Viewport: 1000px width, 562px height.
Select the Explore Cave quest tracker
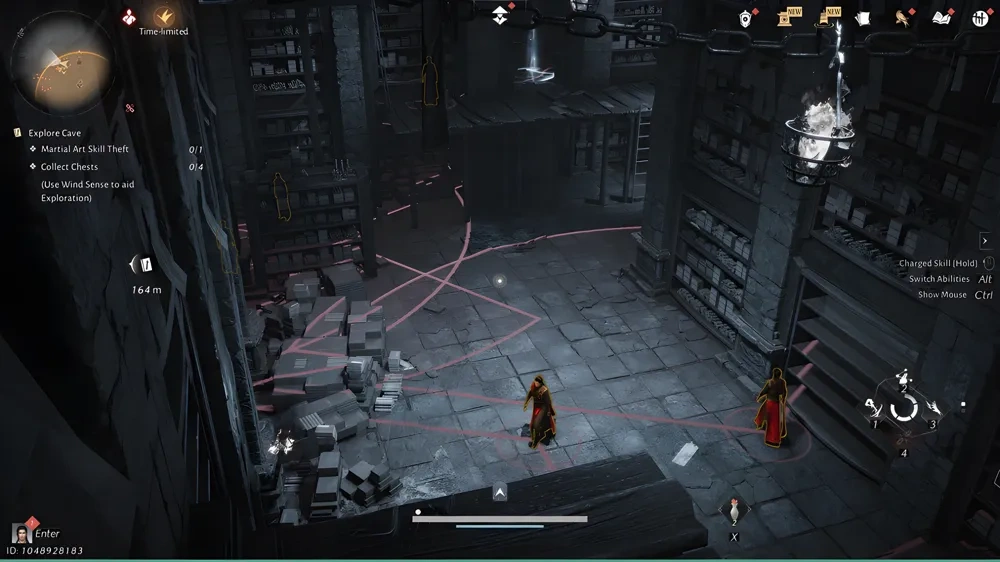tap(55, 133)
